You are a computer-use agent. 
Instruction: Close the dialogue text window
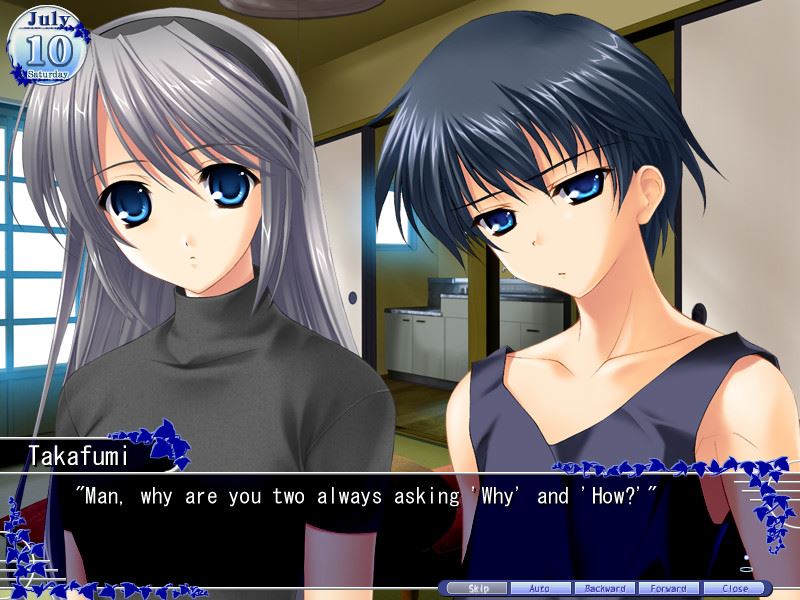point(733,588)
